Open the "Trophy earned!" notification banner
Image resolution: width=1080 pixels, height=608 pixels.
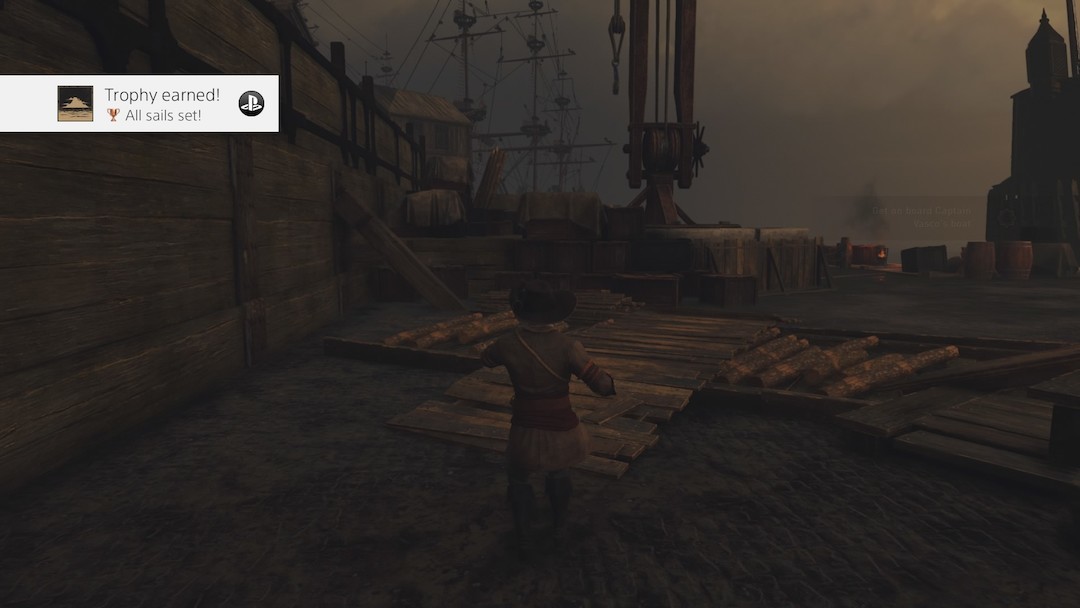point(162,96)
